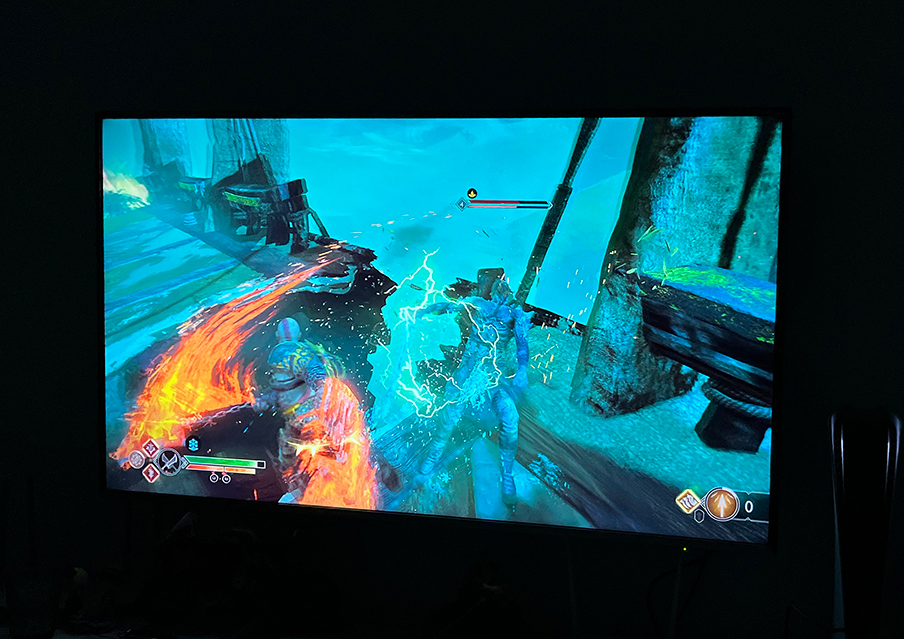Select the crossed blades weapon icon
The image size is (904, 639).
point(171,462)
